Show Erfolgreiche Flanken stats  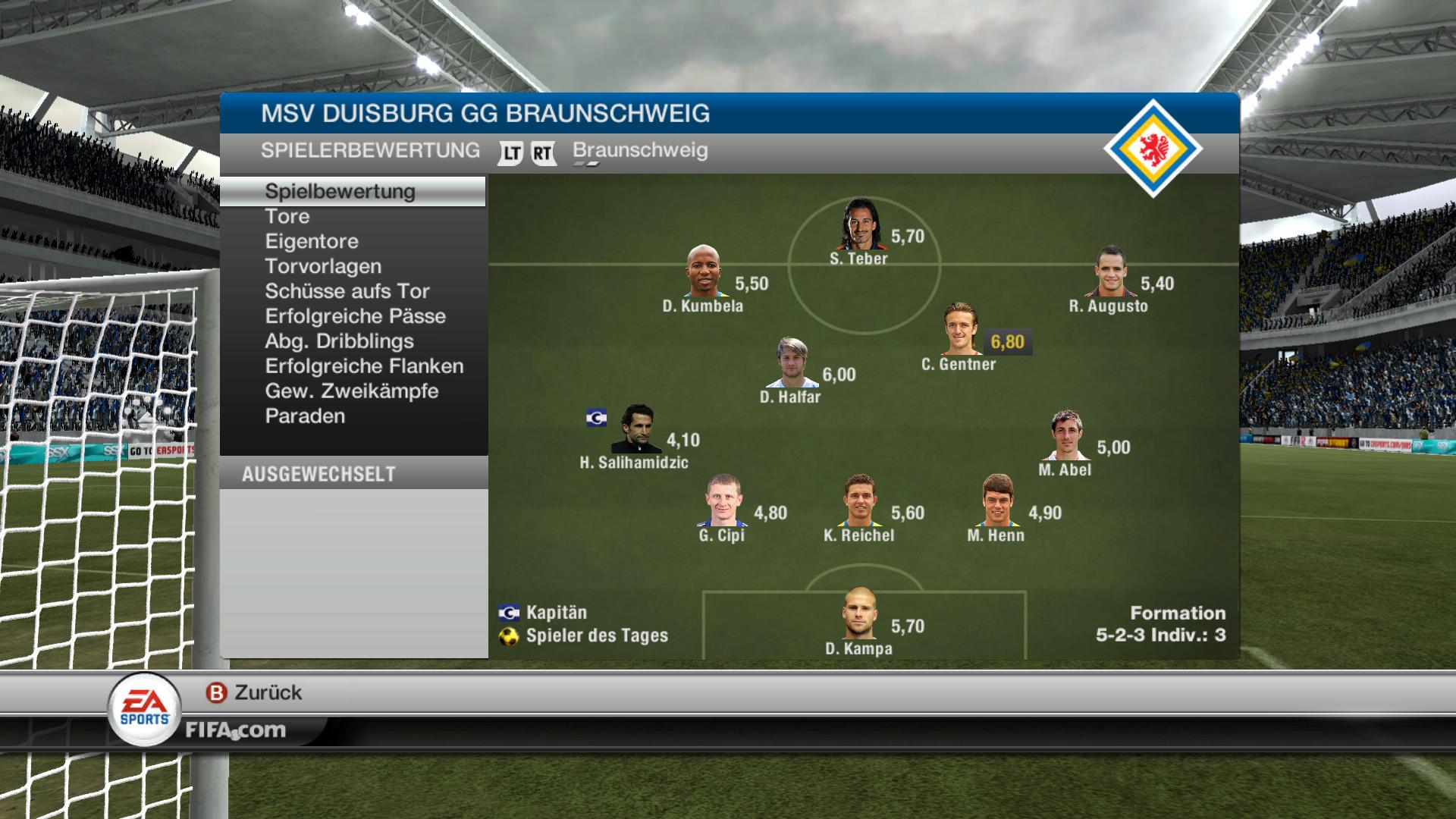[x=364, y=366]
